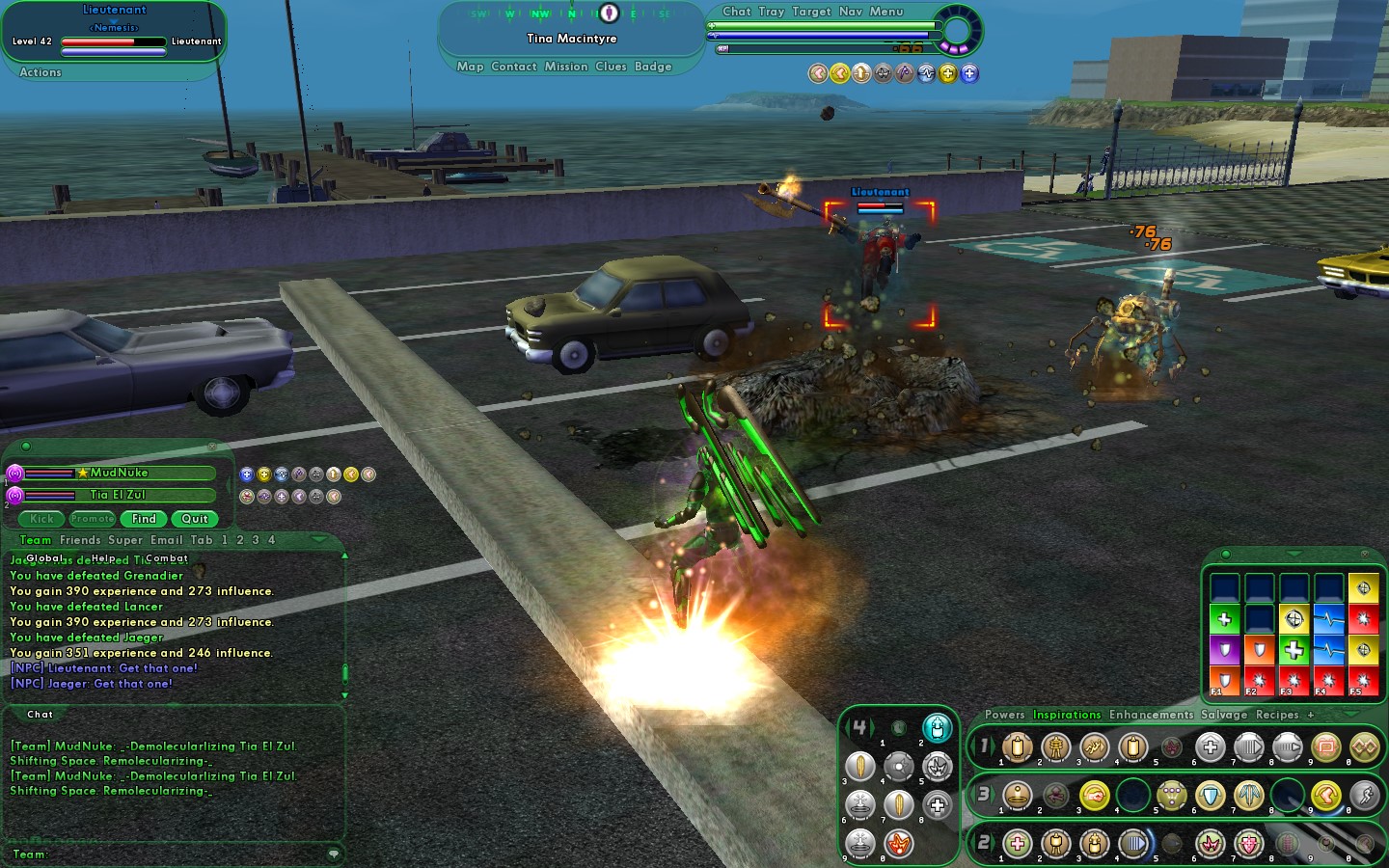Select teammate MudNuke
The height and width of the screenshot is (868, 1389).
pyautogui.click(x=120, y=473)
